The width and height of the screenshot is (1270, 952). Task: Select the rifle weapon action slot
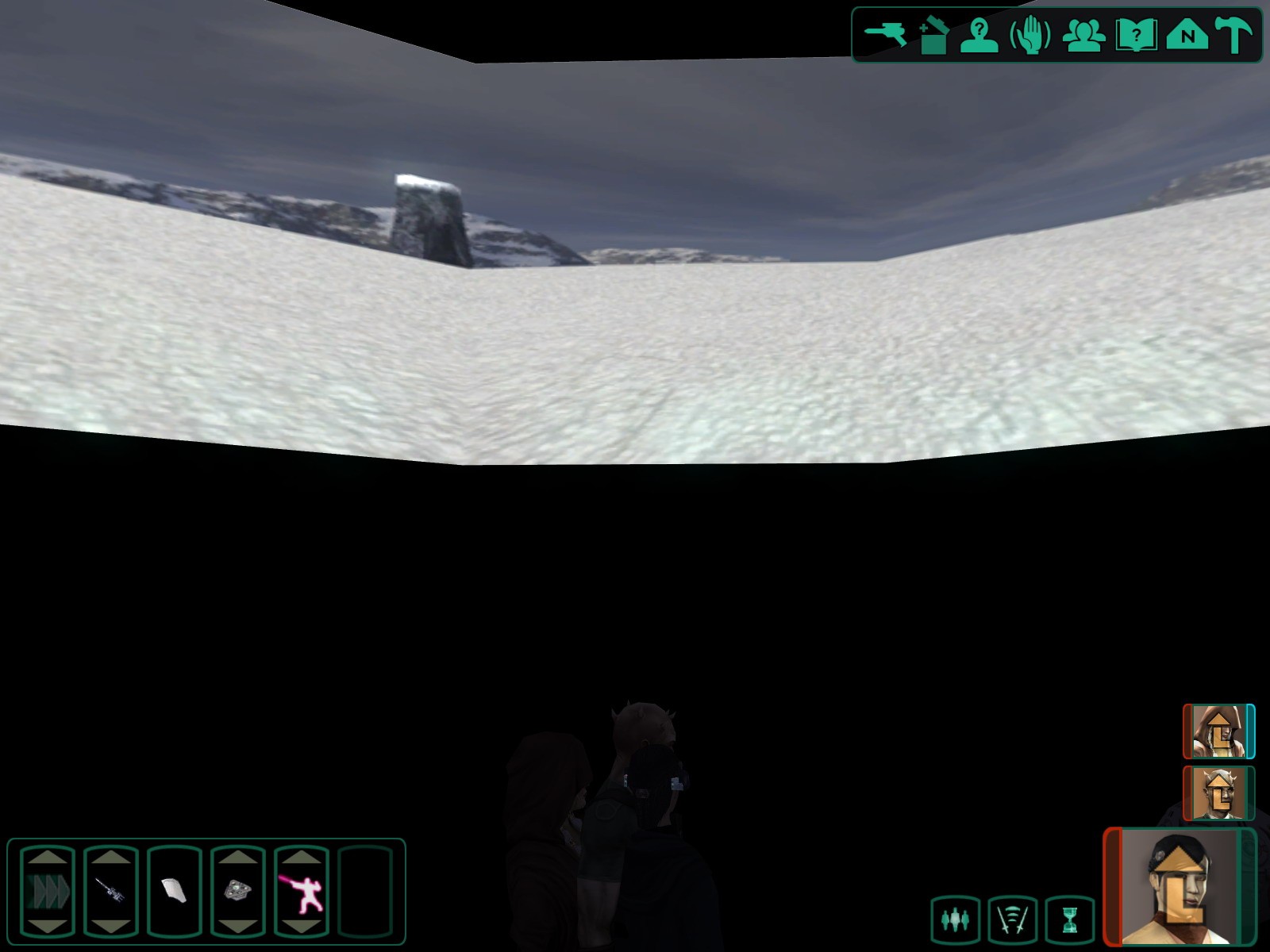(111, 890)
